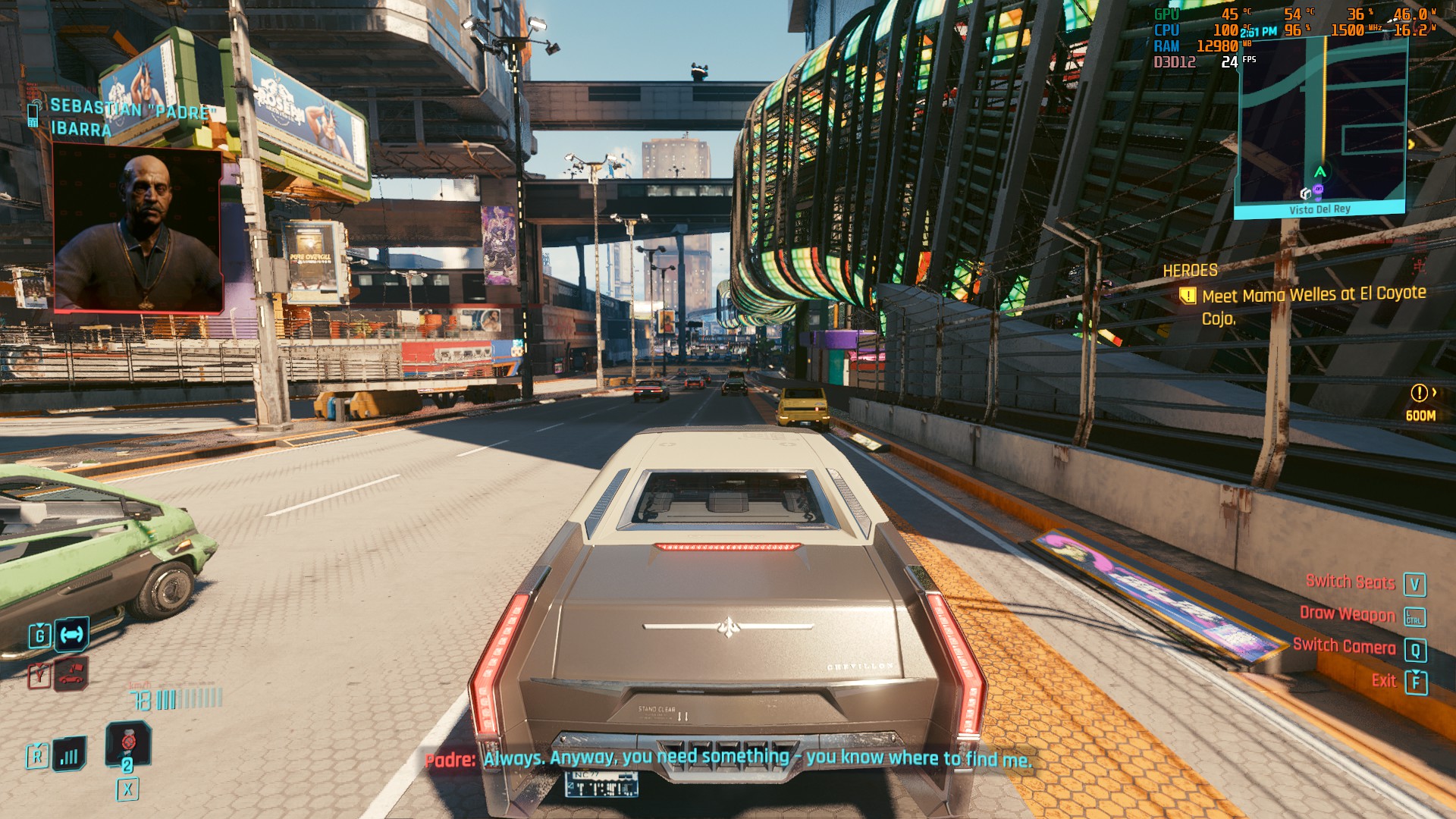Click the phone call icon beside Padre's name

point(33,115)
